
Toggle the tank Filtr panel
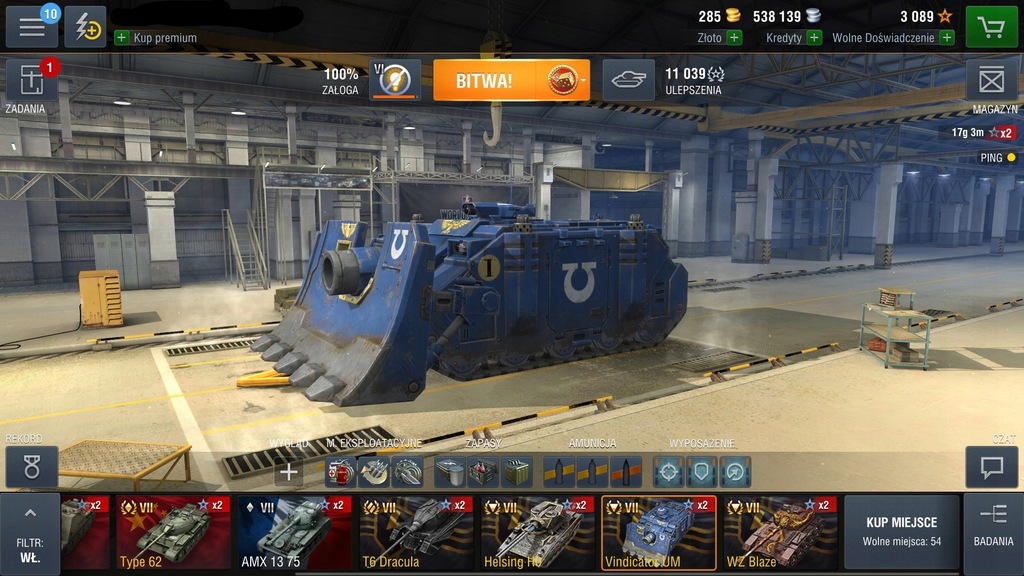pyautogui.click(x=30, y=535)
